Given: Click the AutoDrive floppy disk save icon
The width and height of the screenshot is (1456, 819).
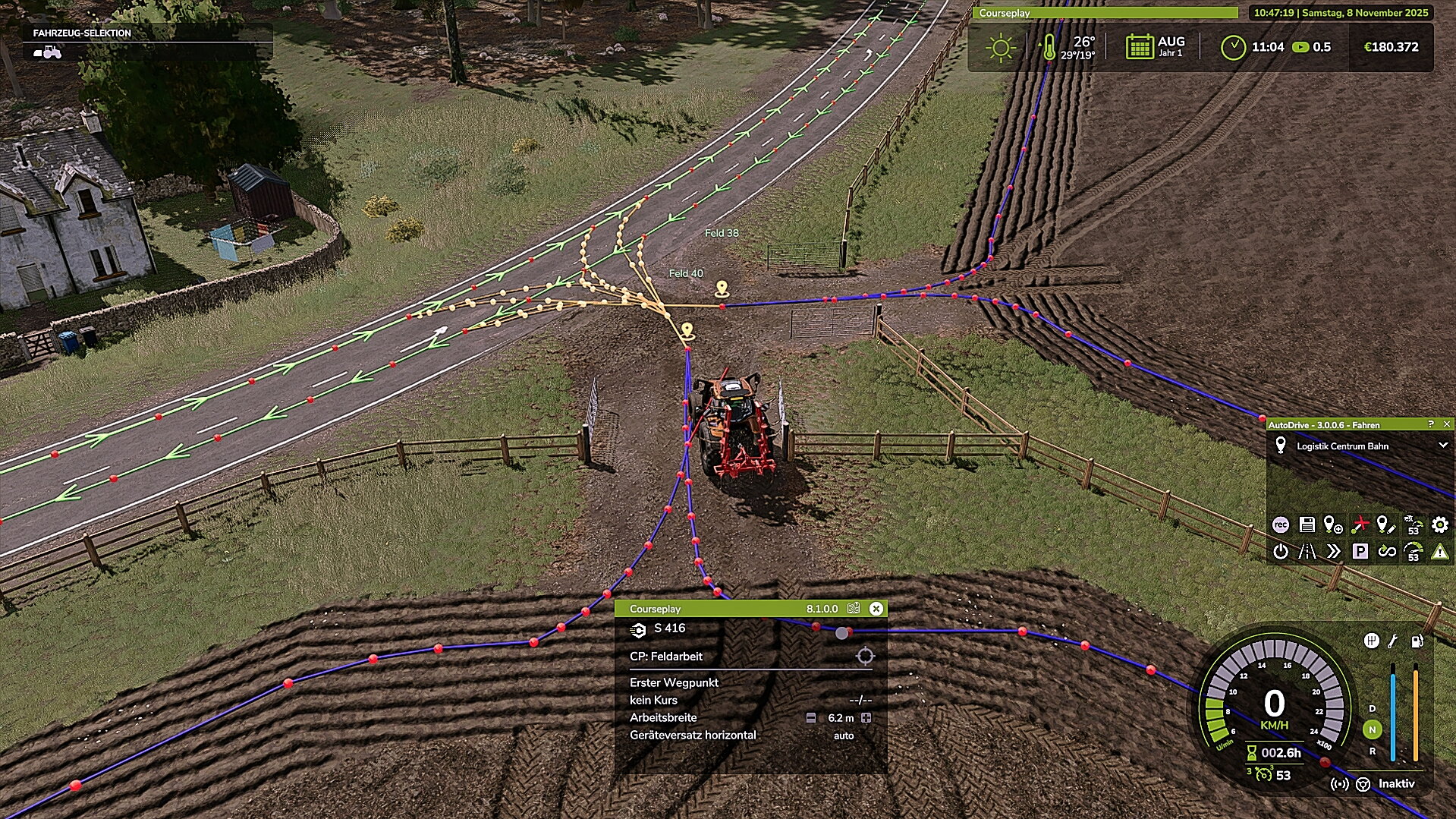Looking at the screenshot, I should click(1307, 524).
